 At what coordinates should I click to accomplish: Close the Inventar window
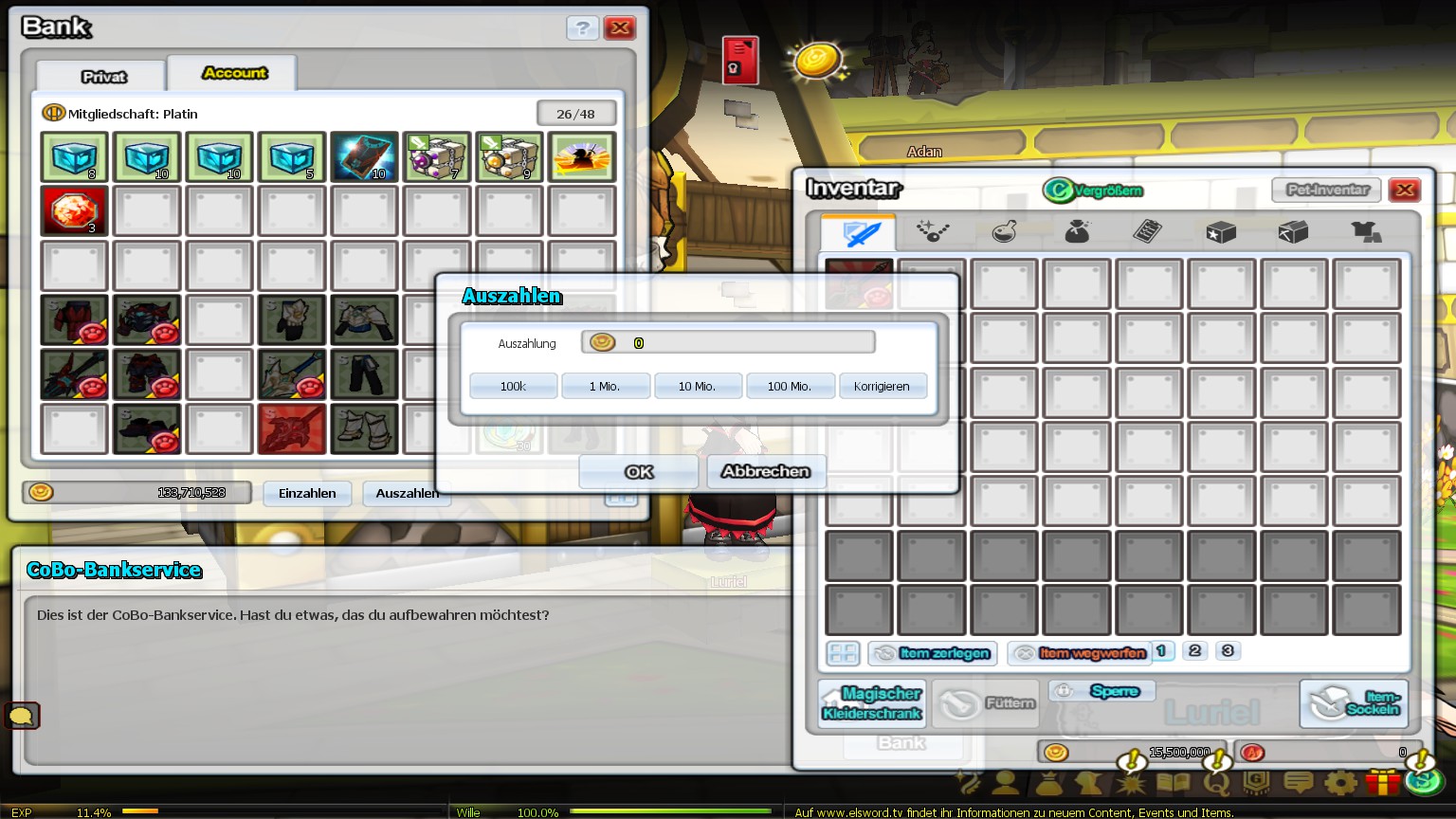coord(1404,190)
